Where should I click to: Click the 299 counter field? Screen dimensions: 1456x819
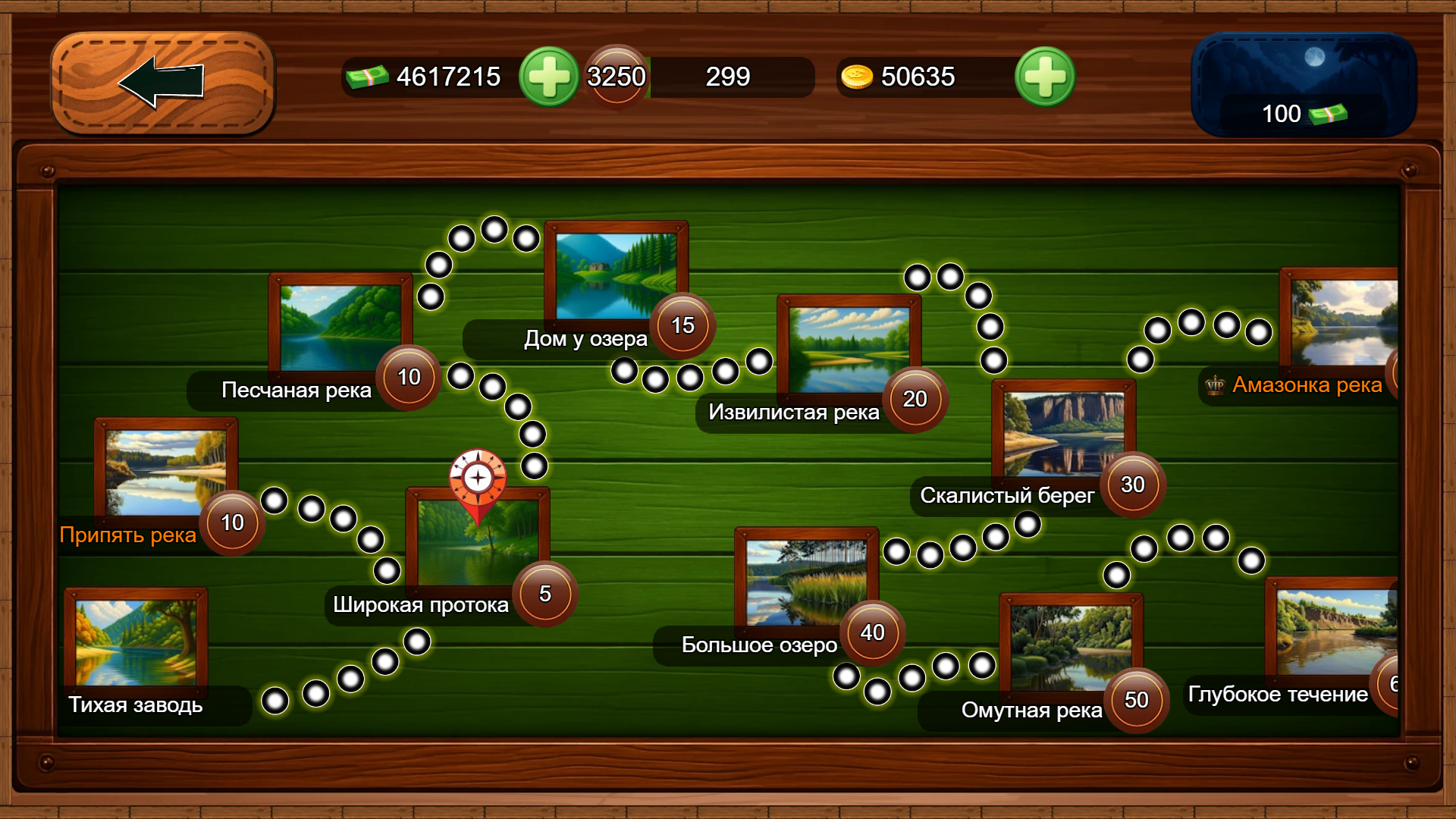pos(728,77)
